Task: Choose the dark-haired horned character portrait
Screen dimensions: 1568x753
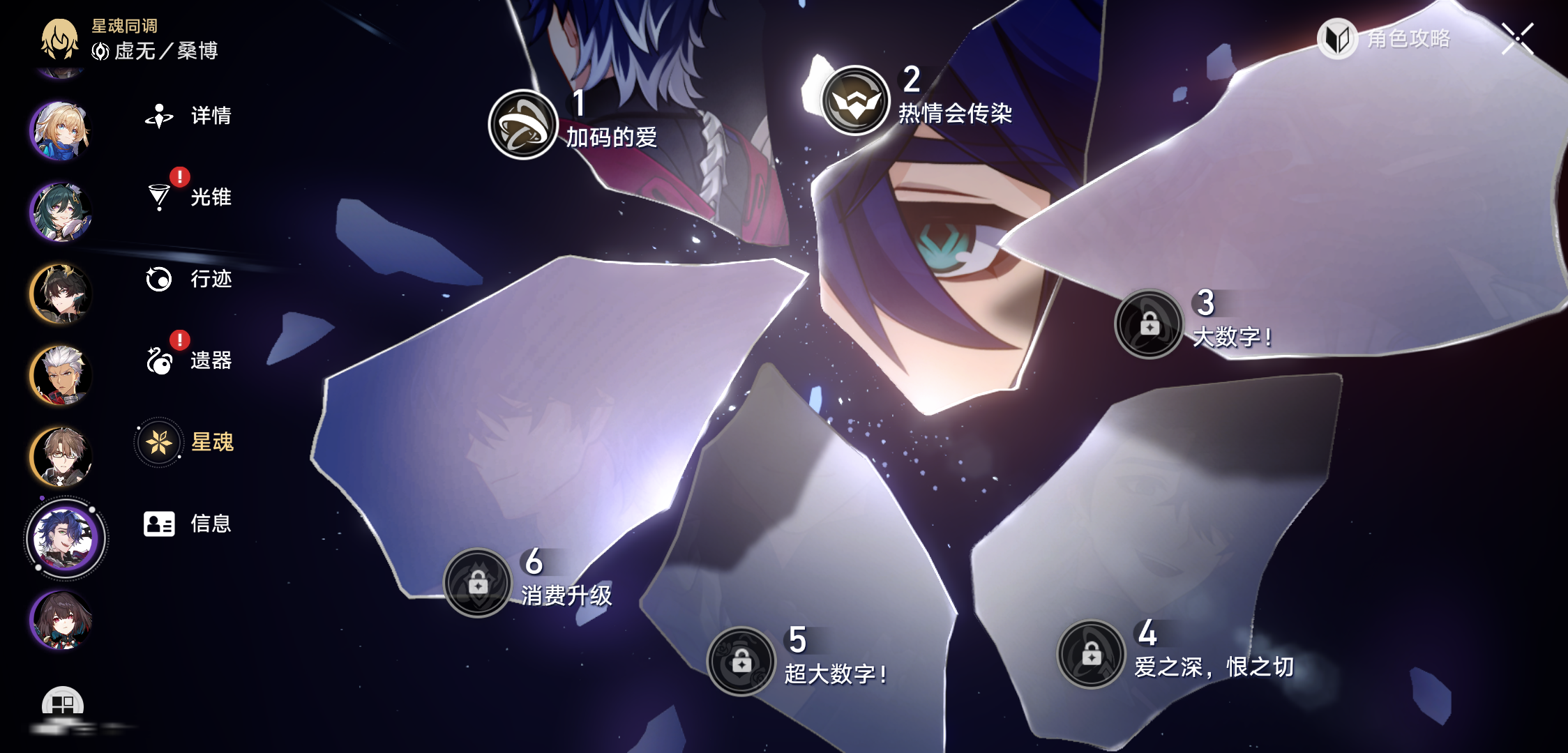Action: coord(61,294)
